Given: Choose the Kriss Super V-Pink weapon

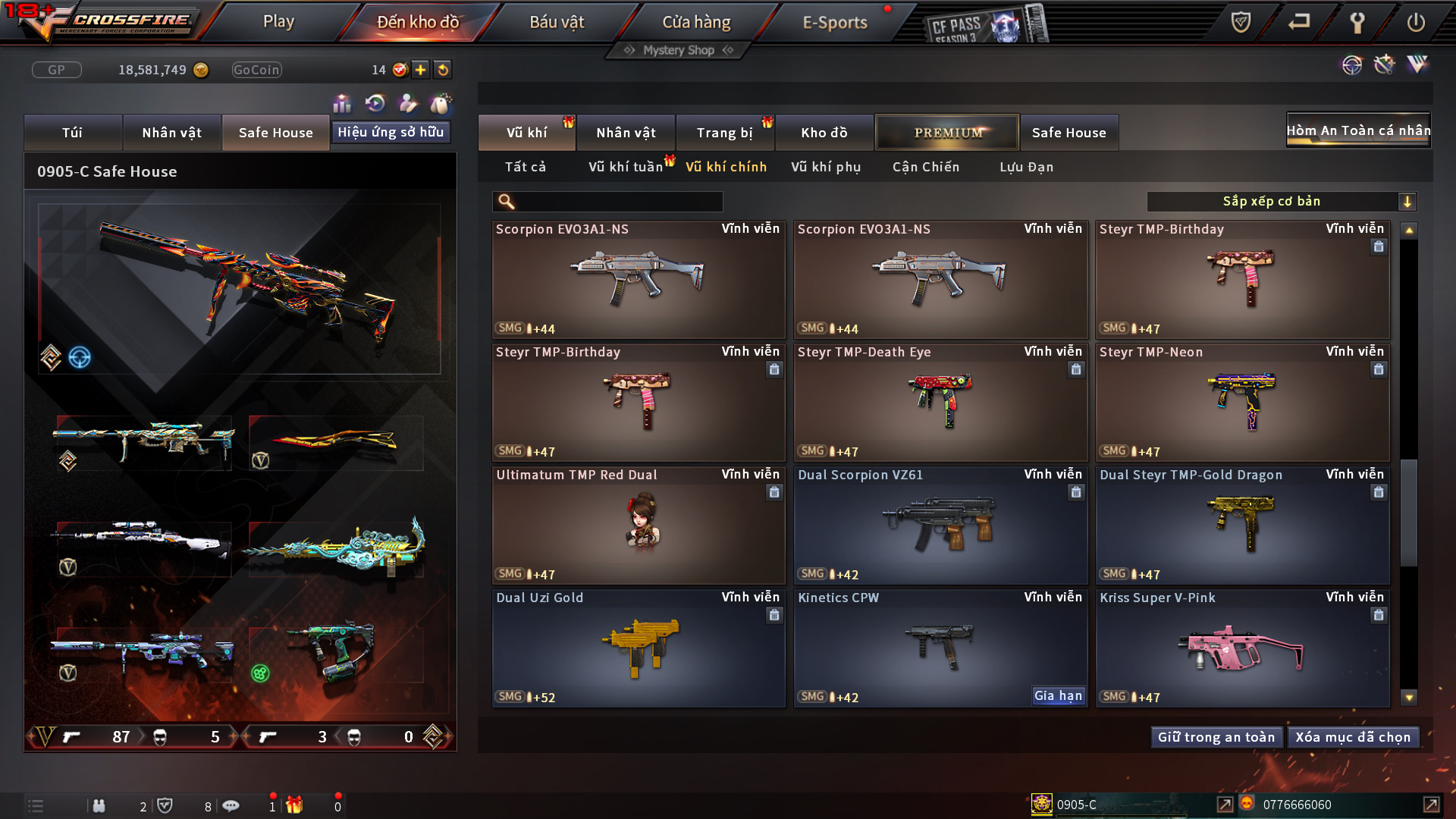Looking at the screenshot, I should (1242, 648).
